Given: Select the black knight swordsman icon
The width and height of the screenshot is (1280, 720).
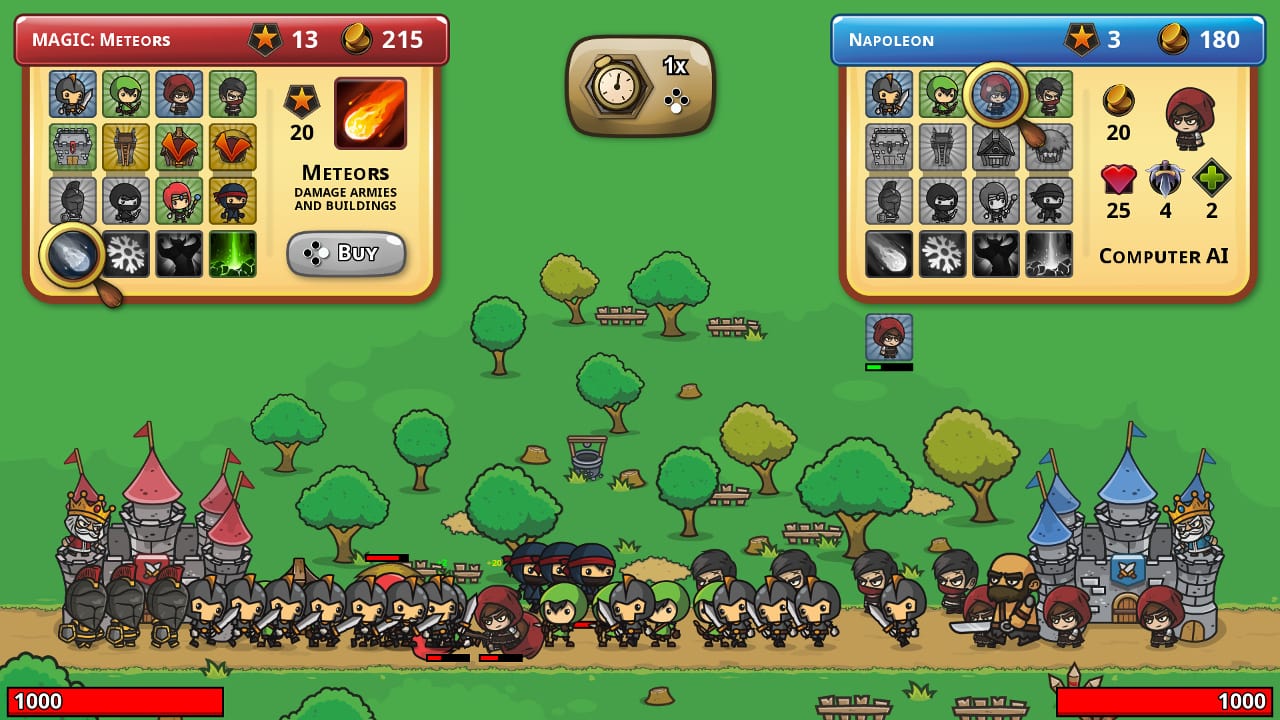Looking at the screenshot, I should (72, 95).
